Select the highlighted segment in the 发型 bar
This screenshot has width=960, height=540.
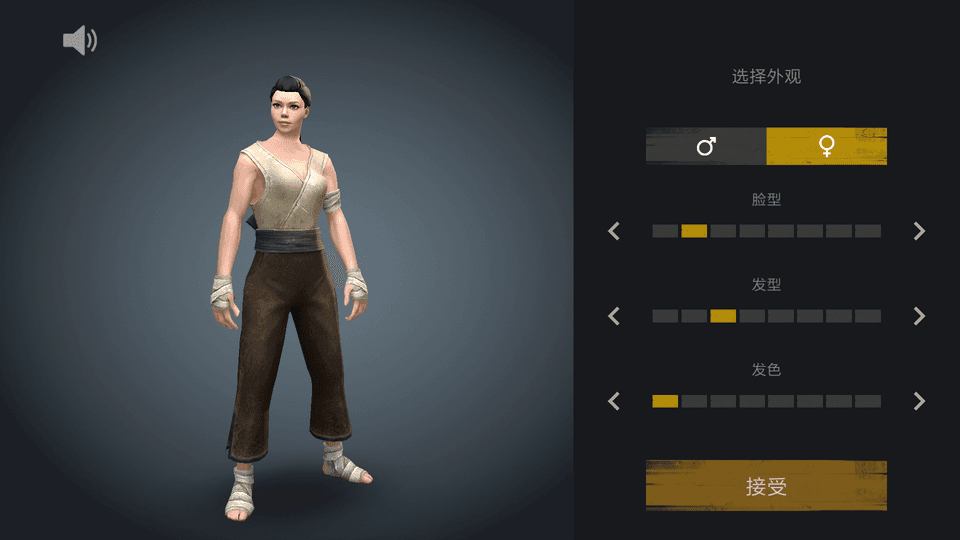pyautogui.click(x=723, y=316)
